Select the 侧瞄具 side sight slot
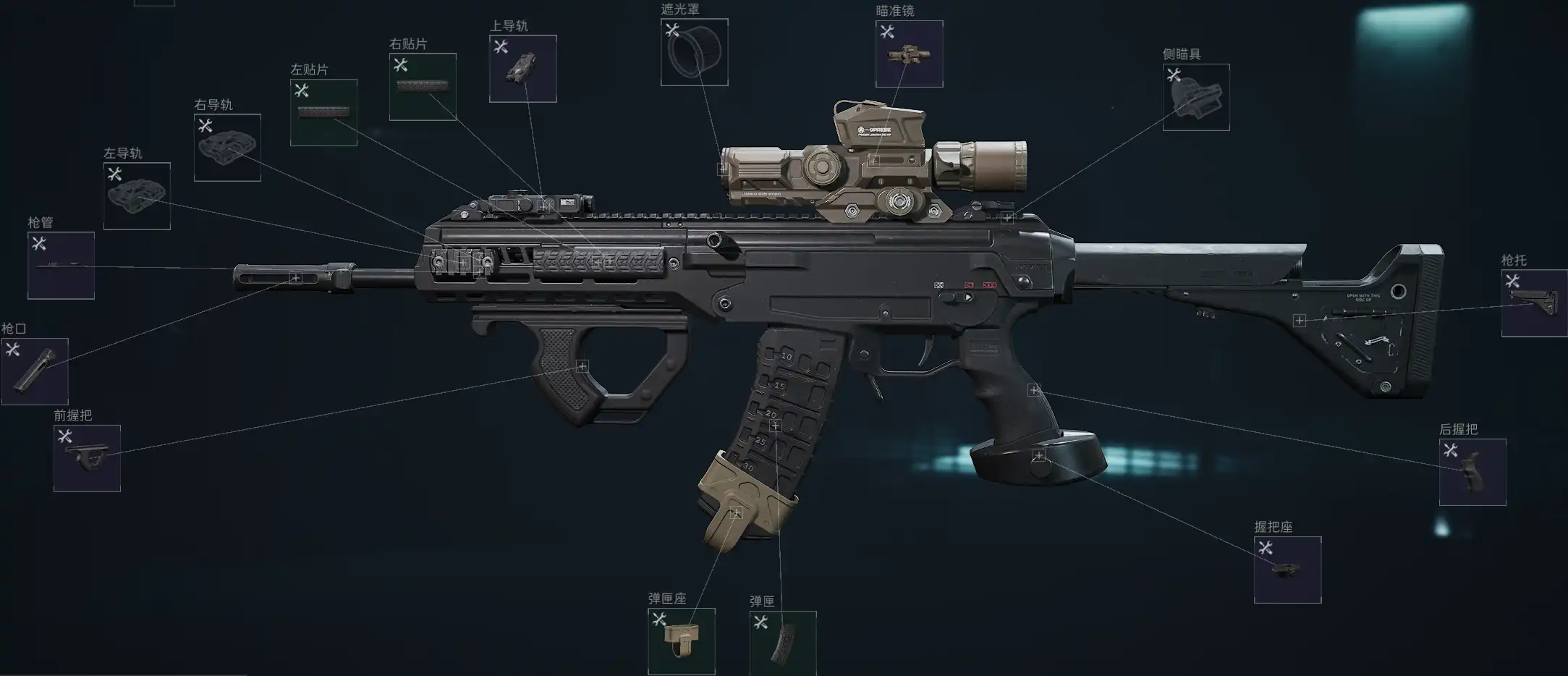The width and height of the screenshot is (1568, 676). click(x=1195, y=98)
